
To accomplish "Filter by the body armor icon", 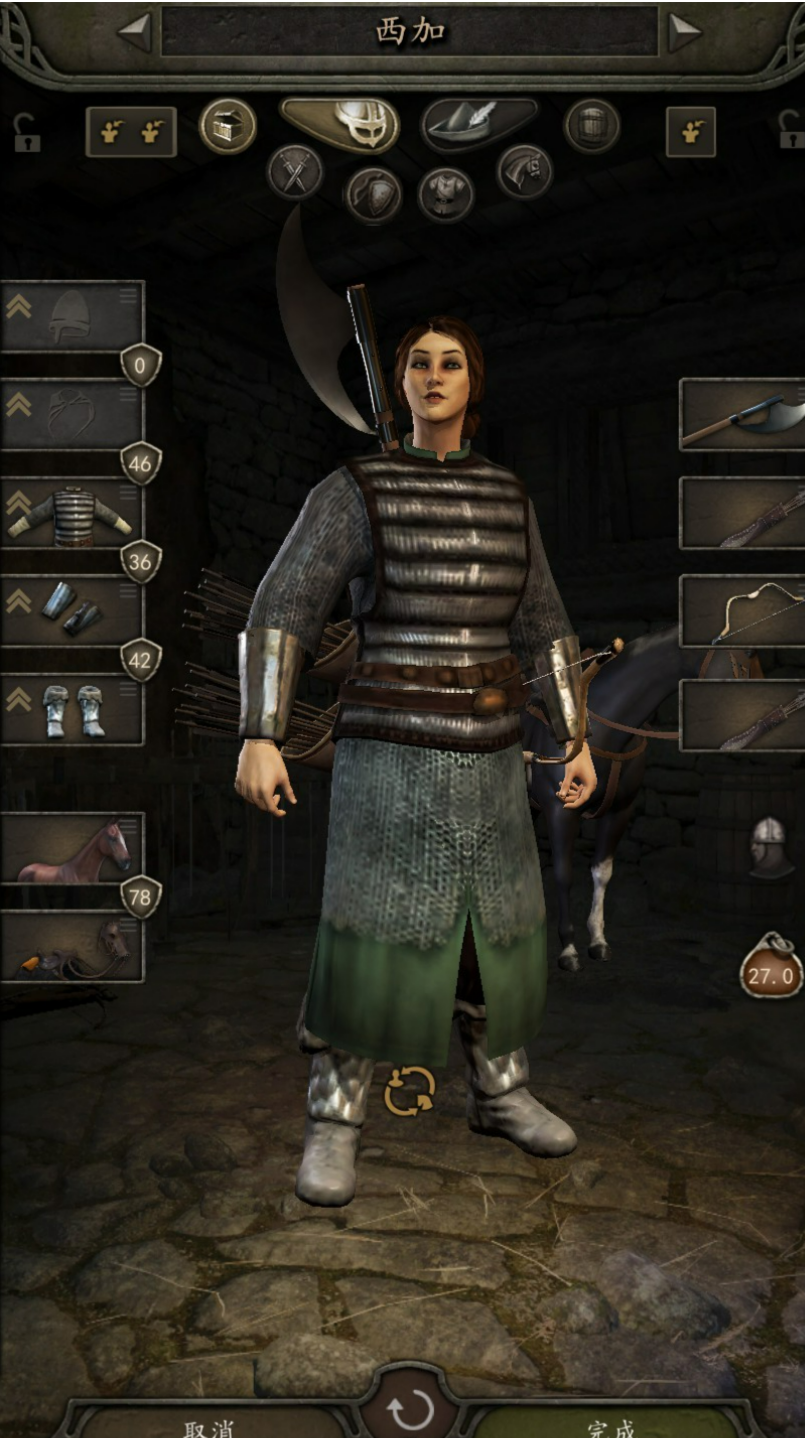I will 446,194.
